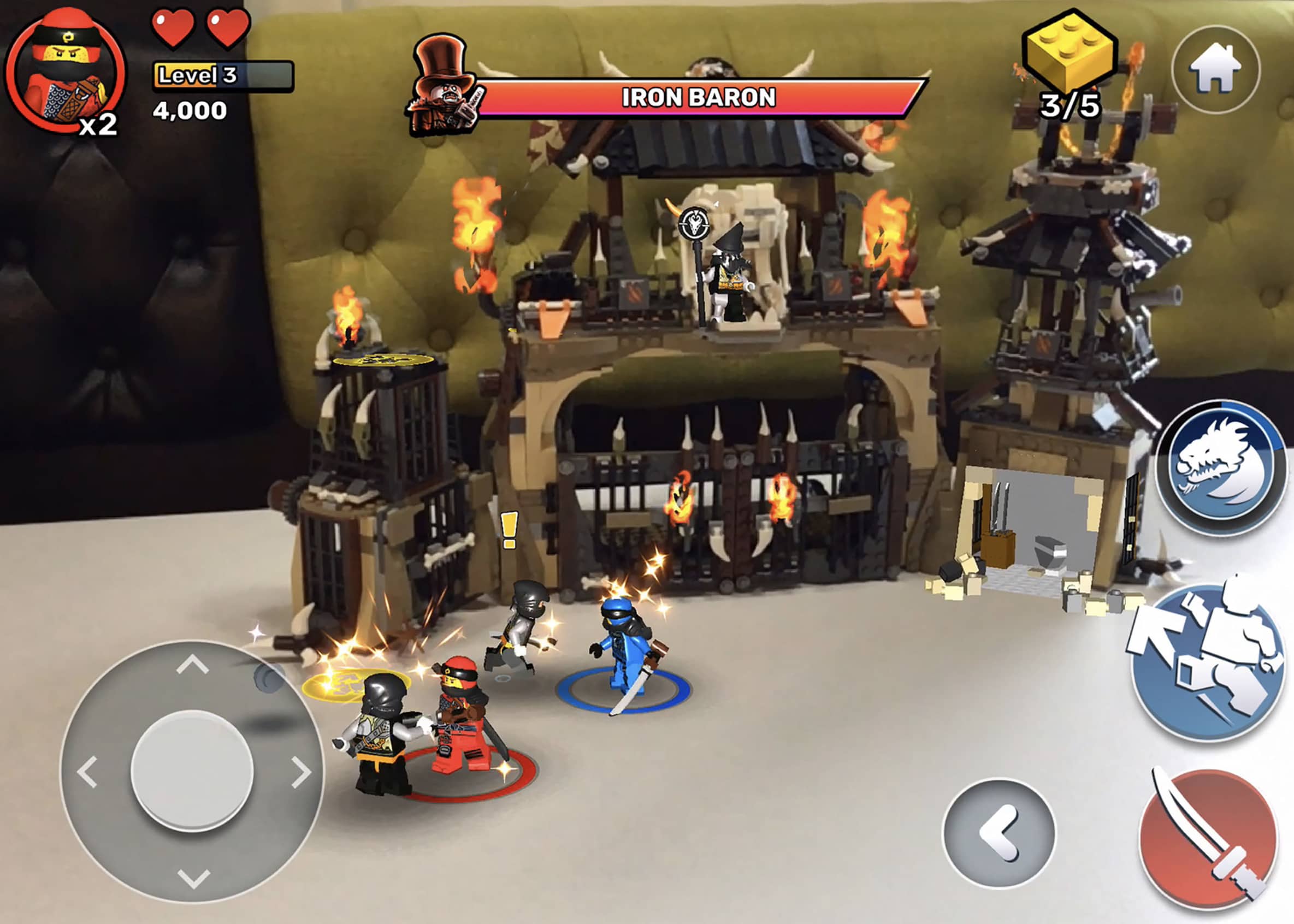Move left with the joystick arrow
Image resolution: width=1294 pixels, height=924 pixels.
(87, 772)
